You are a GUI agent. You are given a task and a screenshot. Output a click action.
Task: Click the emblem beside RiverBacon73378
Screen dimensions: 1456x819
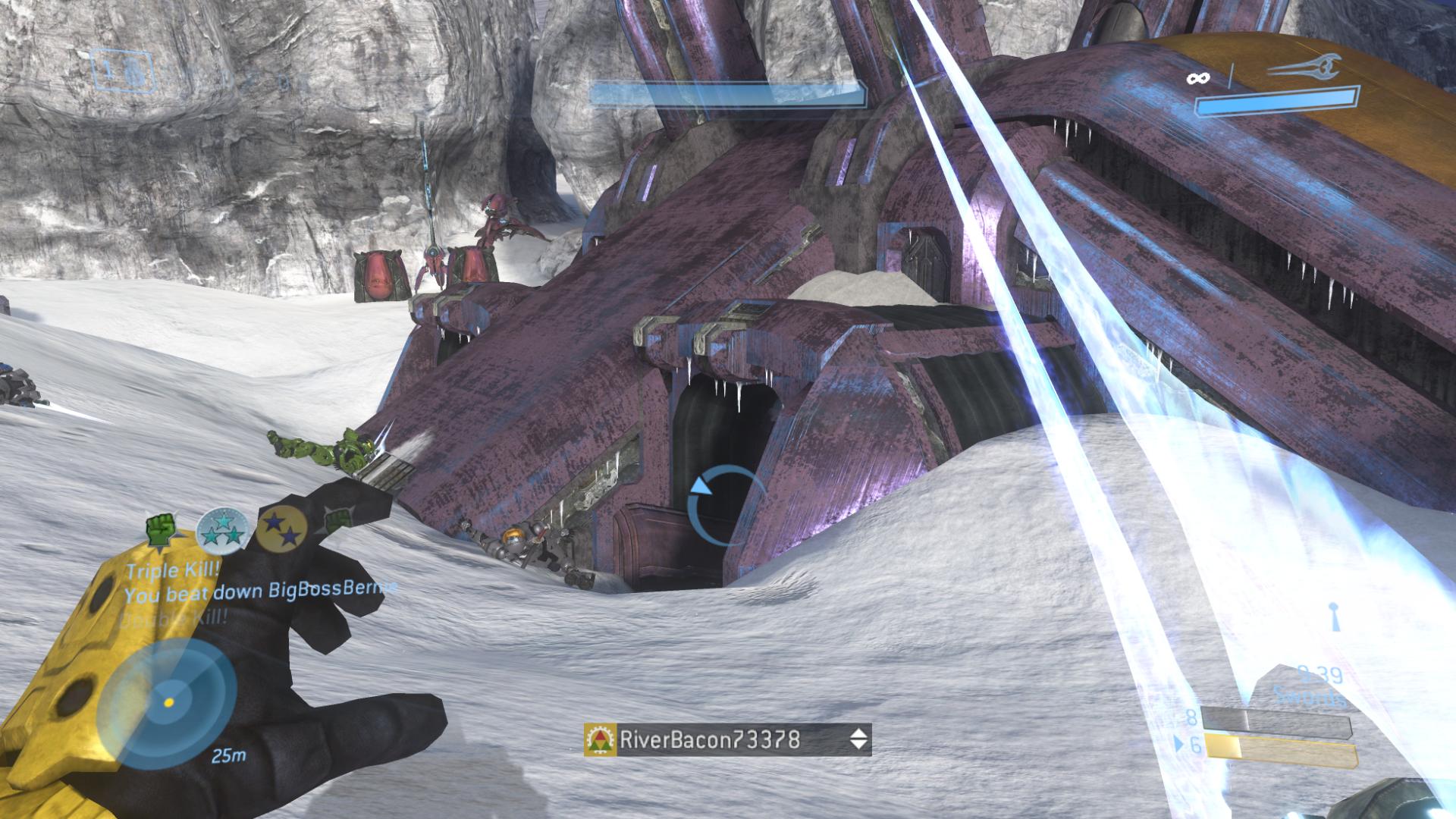[601, 739]
